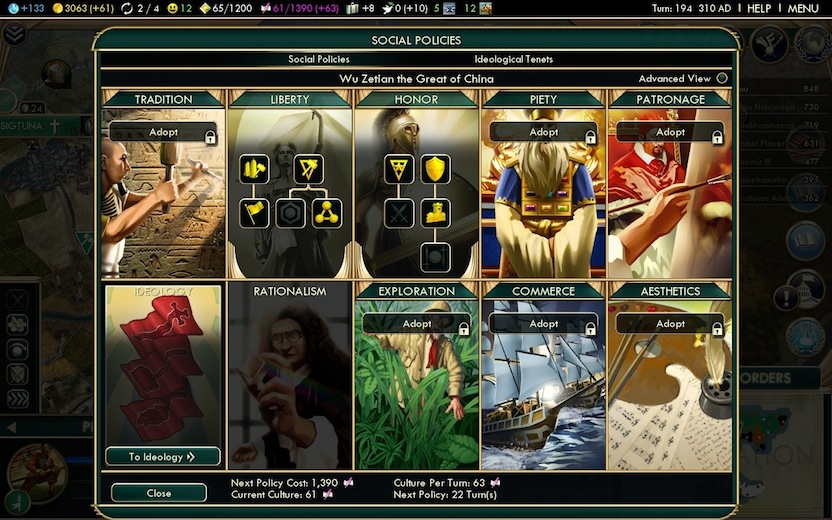Select the golden flag Liberty policy
Viewport: 832px width, 520px height.
254,212
